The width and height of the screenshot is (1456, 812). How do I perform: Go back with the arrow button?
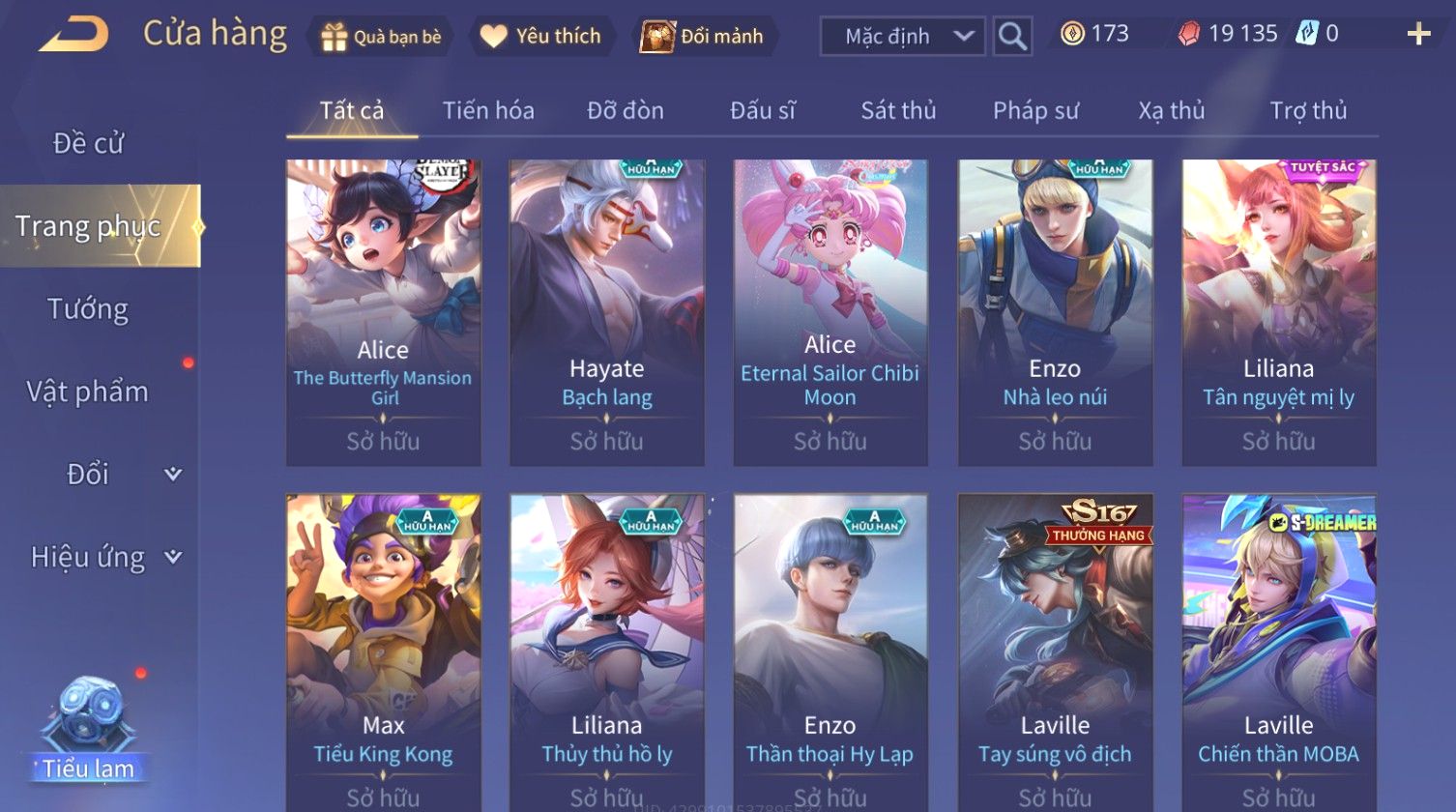pos(73,36)
